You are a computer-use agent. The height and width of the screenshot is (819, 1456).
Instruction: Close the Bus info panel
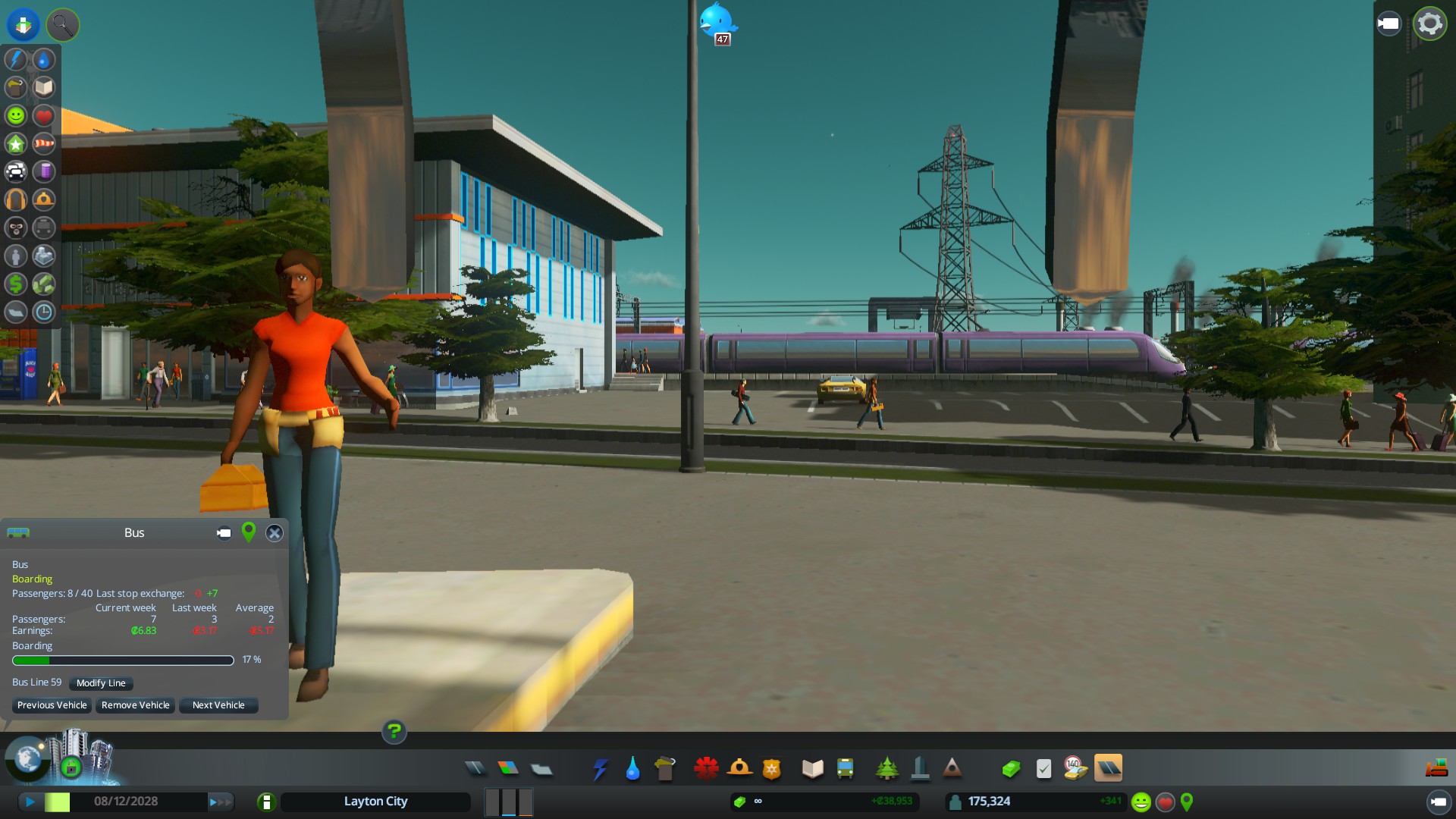pos(275,533)
